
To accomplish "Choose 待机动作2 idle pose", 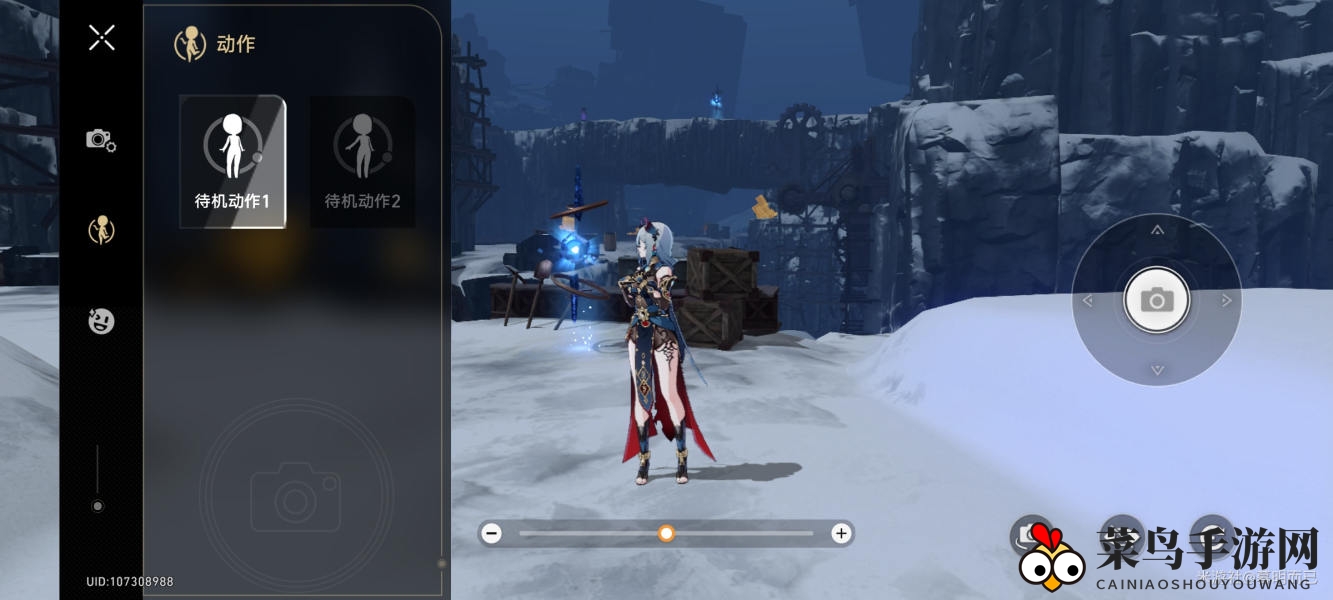I will [x=362, y=162].
